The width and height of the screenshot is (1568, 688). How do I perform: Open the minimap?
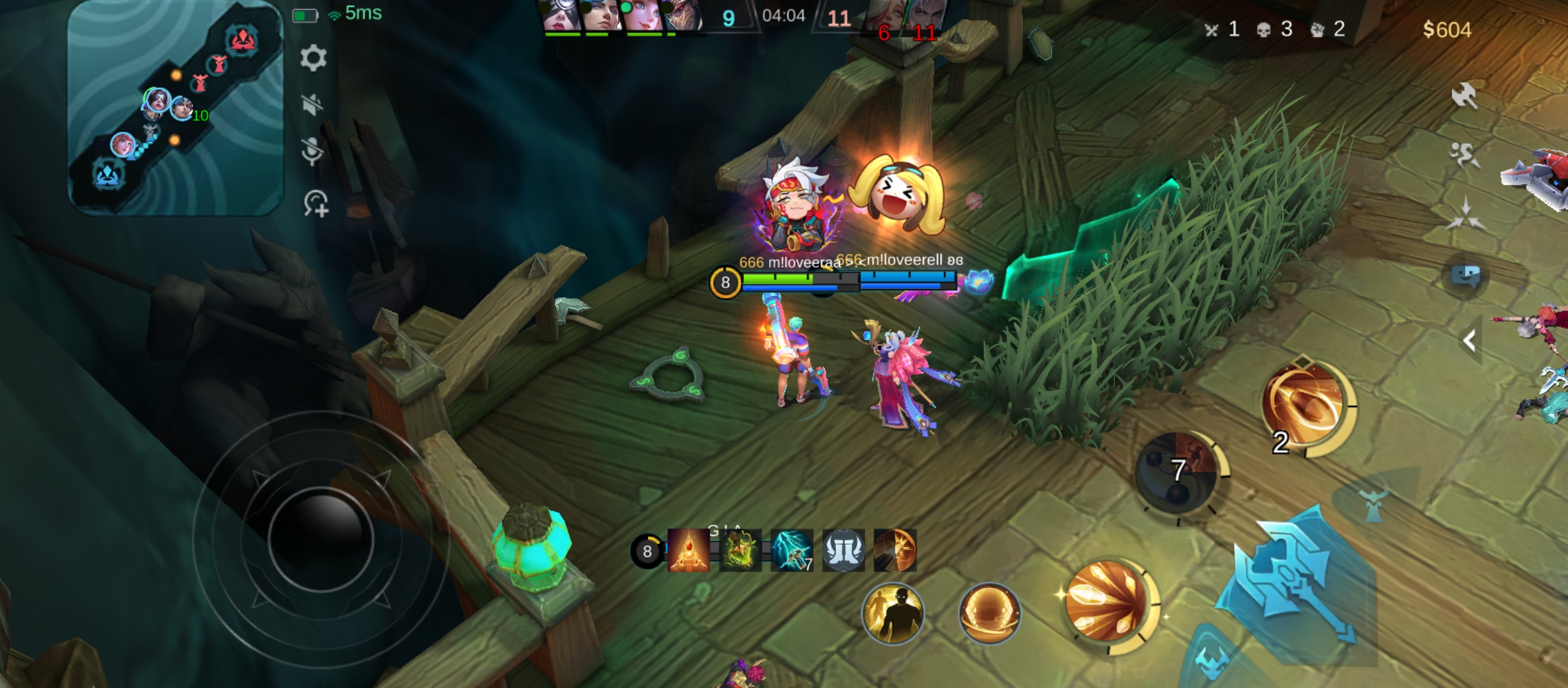click(x=175, y=108)
